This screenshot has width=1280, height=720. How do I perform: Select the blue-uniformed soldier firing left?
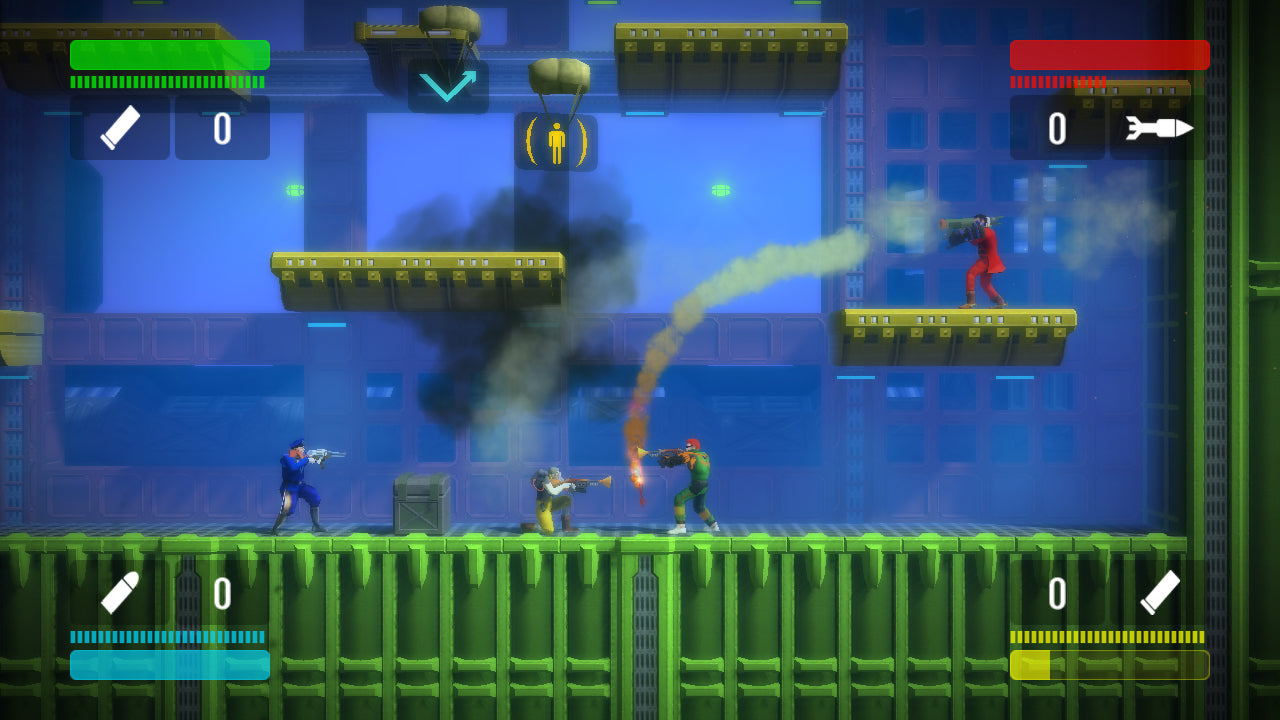[x=300, y=485]
